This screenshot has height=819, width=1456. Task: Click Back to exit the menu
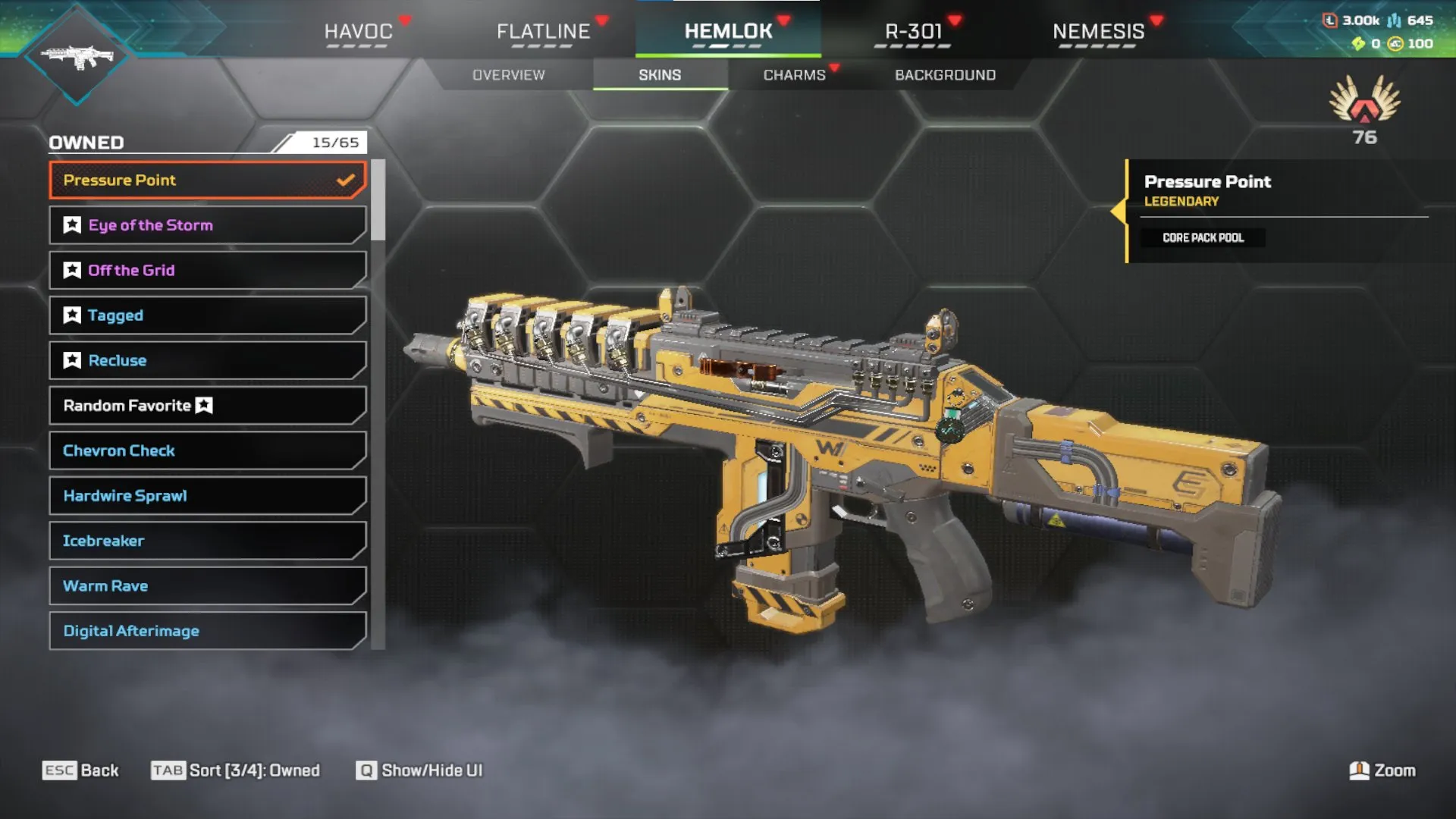click(81, 770)
